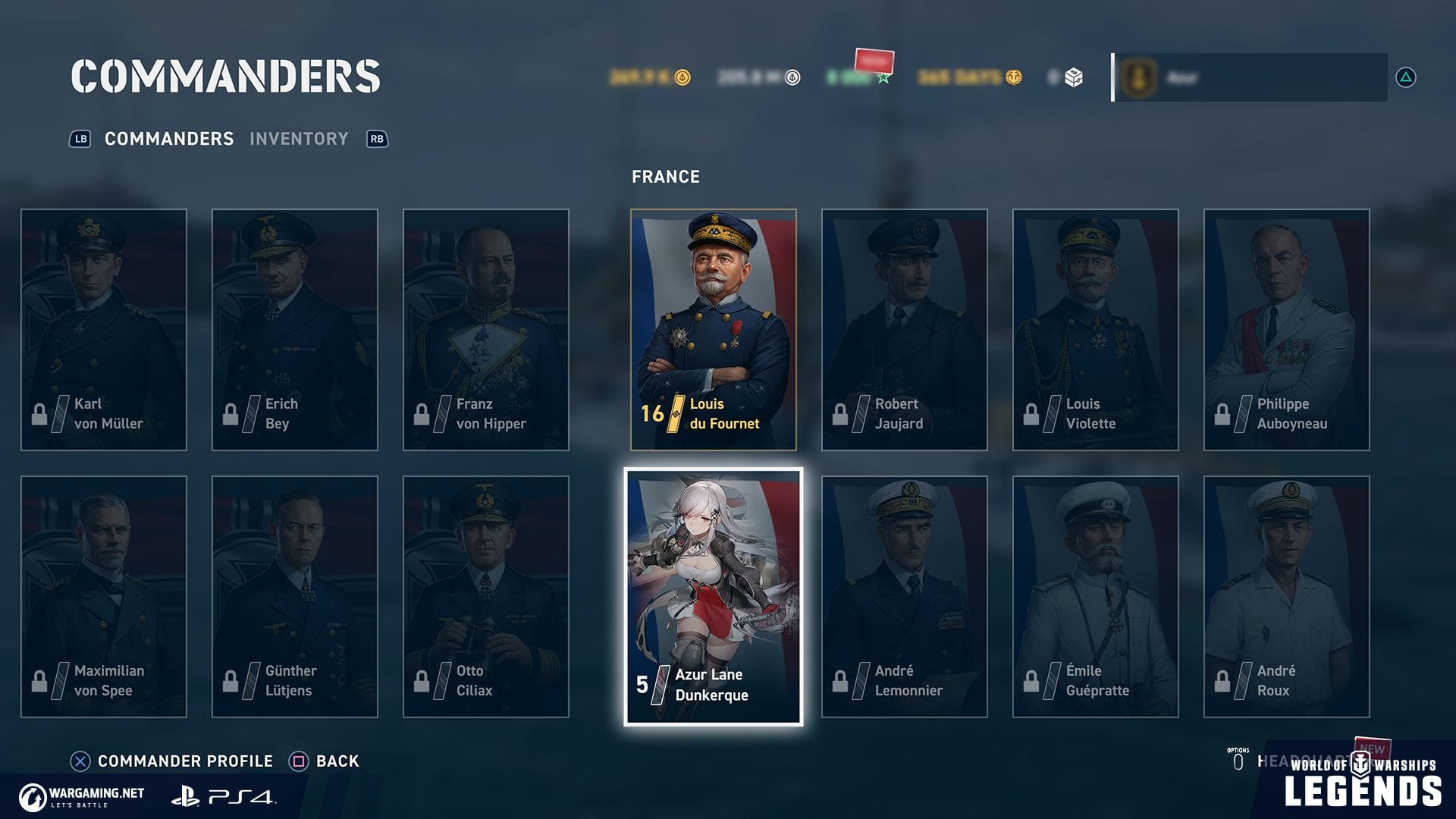The image size is (1456, 819).
Task: Choose the Azur Lane Dunkerque card
Action: click(x=713, y=596)
